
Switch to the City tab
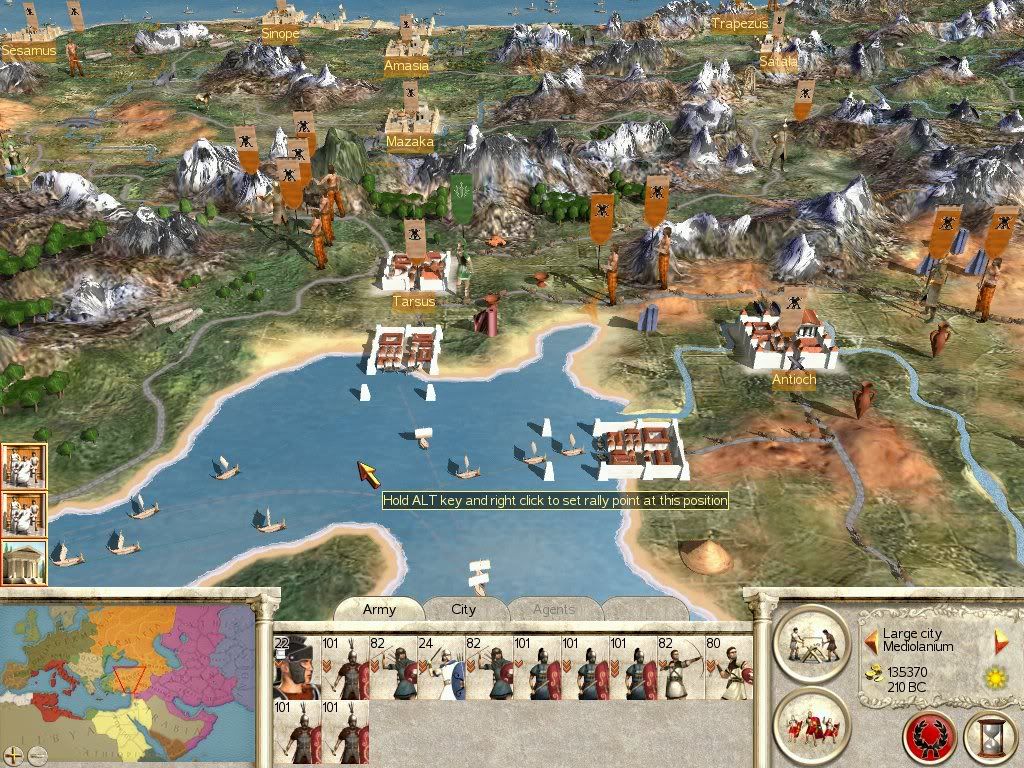[464, 609]
